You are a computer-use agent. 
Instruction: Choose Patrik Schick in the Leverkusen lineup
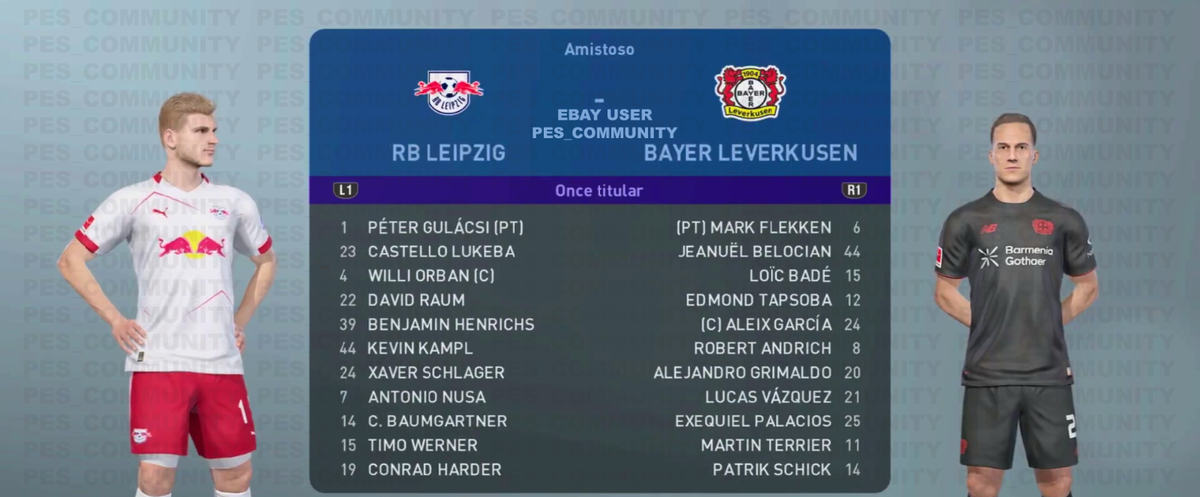pos(771,469)
